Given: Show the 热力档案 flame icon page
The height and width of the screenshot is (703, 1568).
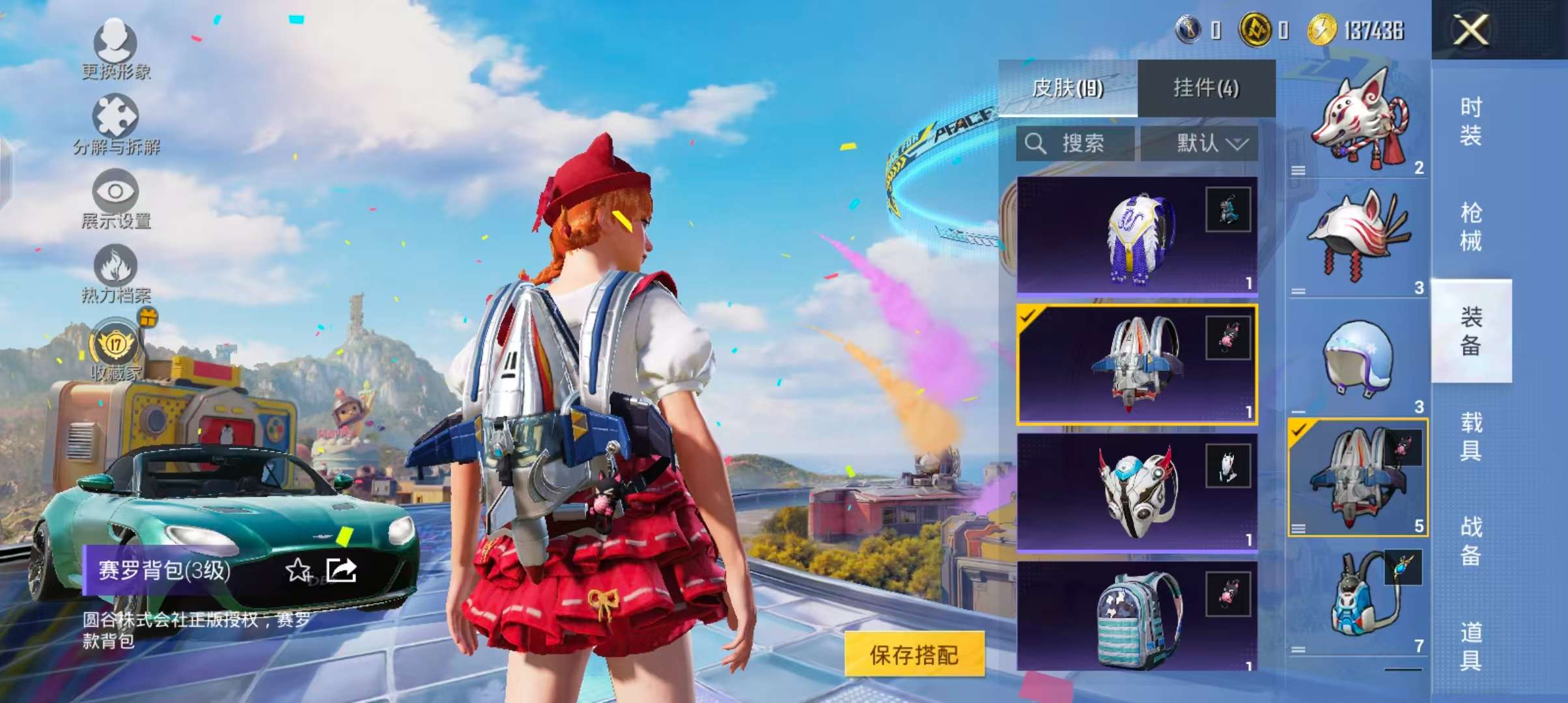Looking at the screenshot, I should pyautogui.click(x=116, y=273).
